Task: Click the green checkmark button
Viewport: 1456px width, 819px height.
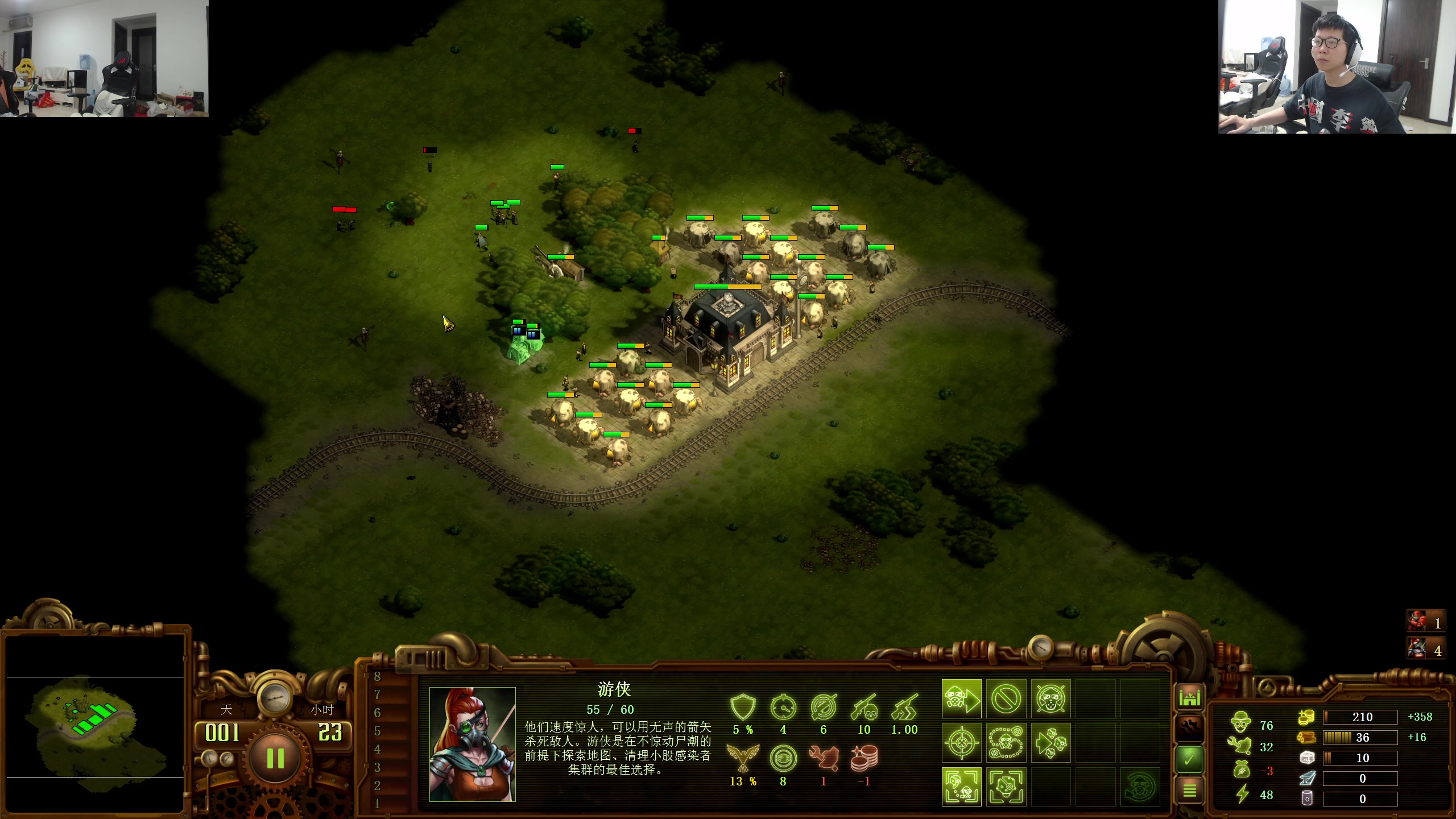Action: [1189, 759]
